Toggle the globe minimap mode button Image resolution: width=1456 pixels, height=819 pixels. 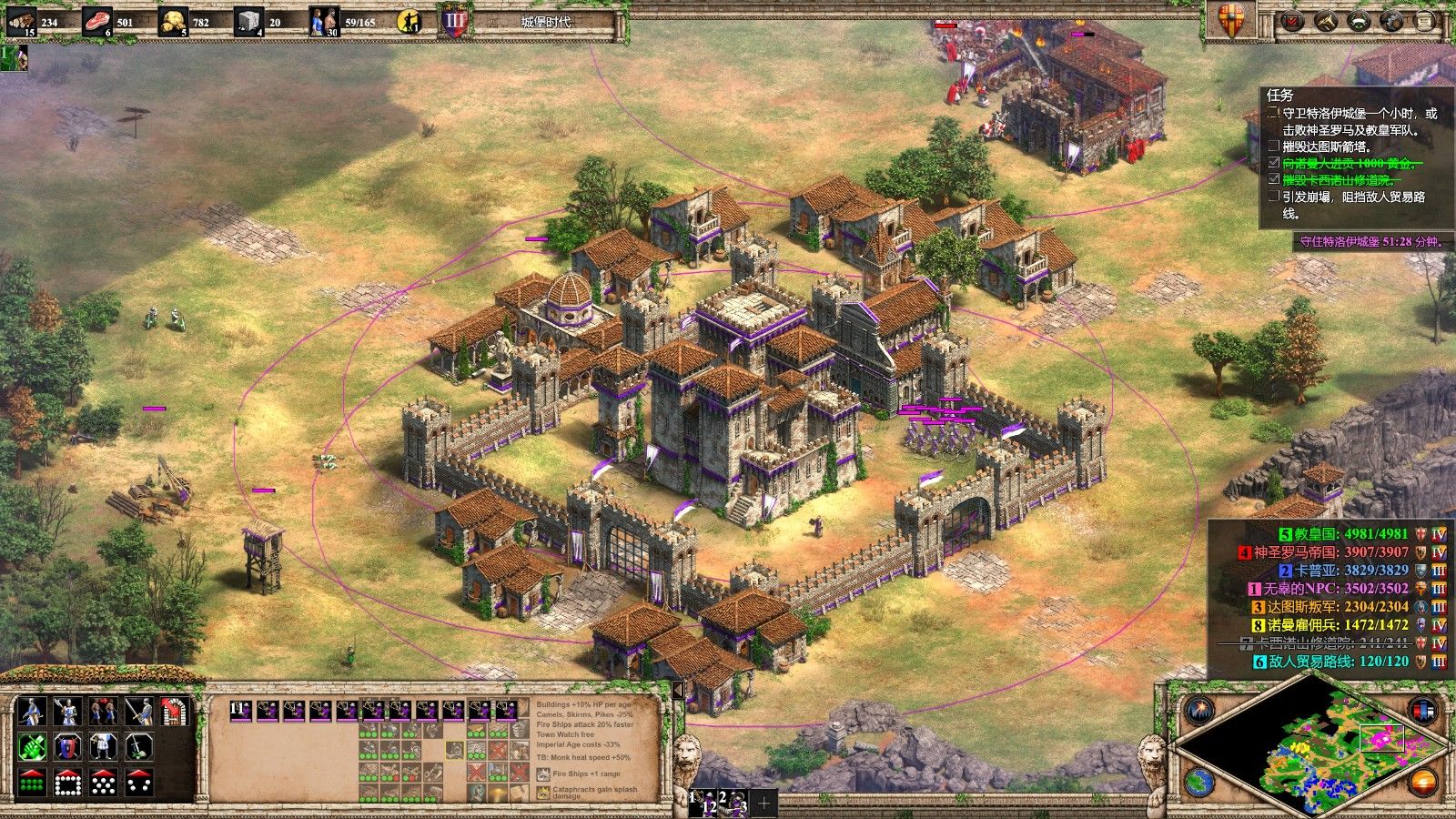1200,782
